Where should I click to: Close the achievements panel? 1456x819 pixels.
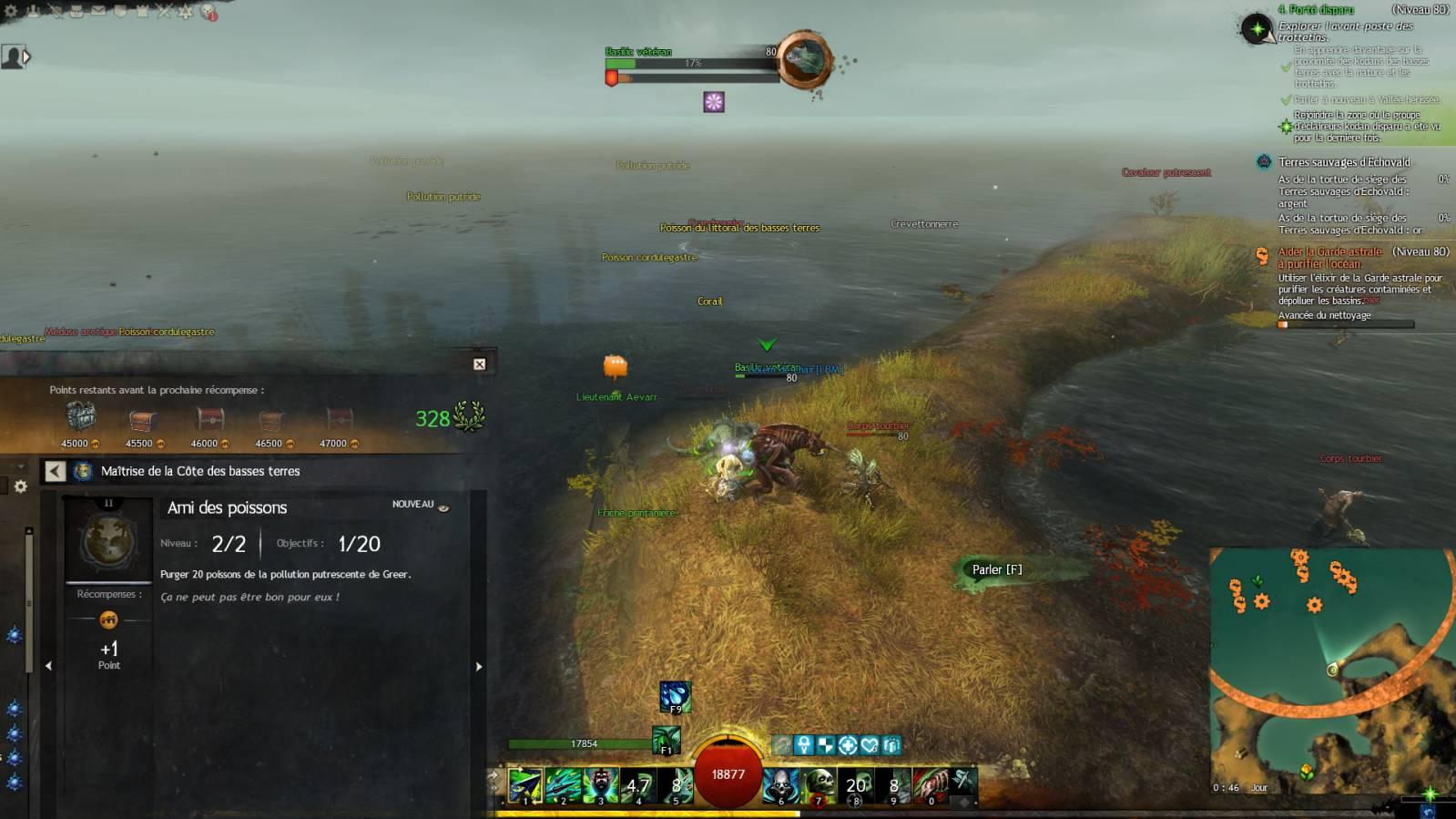(x=479, y=364)
